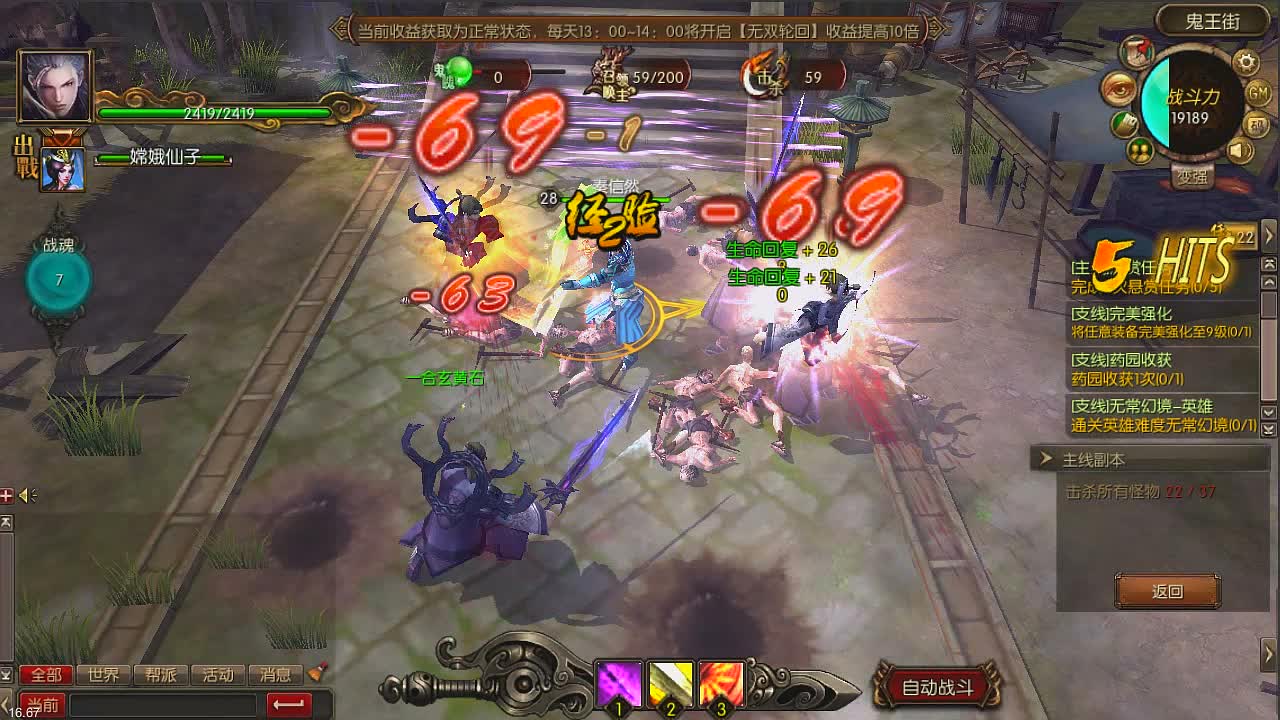The height and width of the screenshot is (720, 1280).
Task: Switch to the 世界 chat tab
Action: tap(103, 674)
